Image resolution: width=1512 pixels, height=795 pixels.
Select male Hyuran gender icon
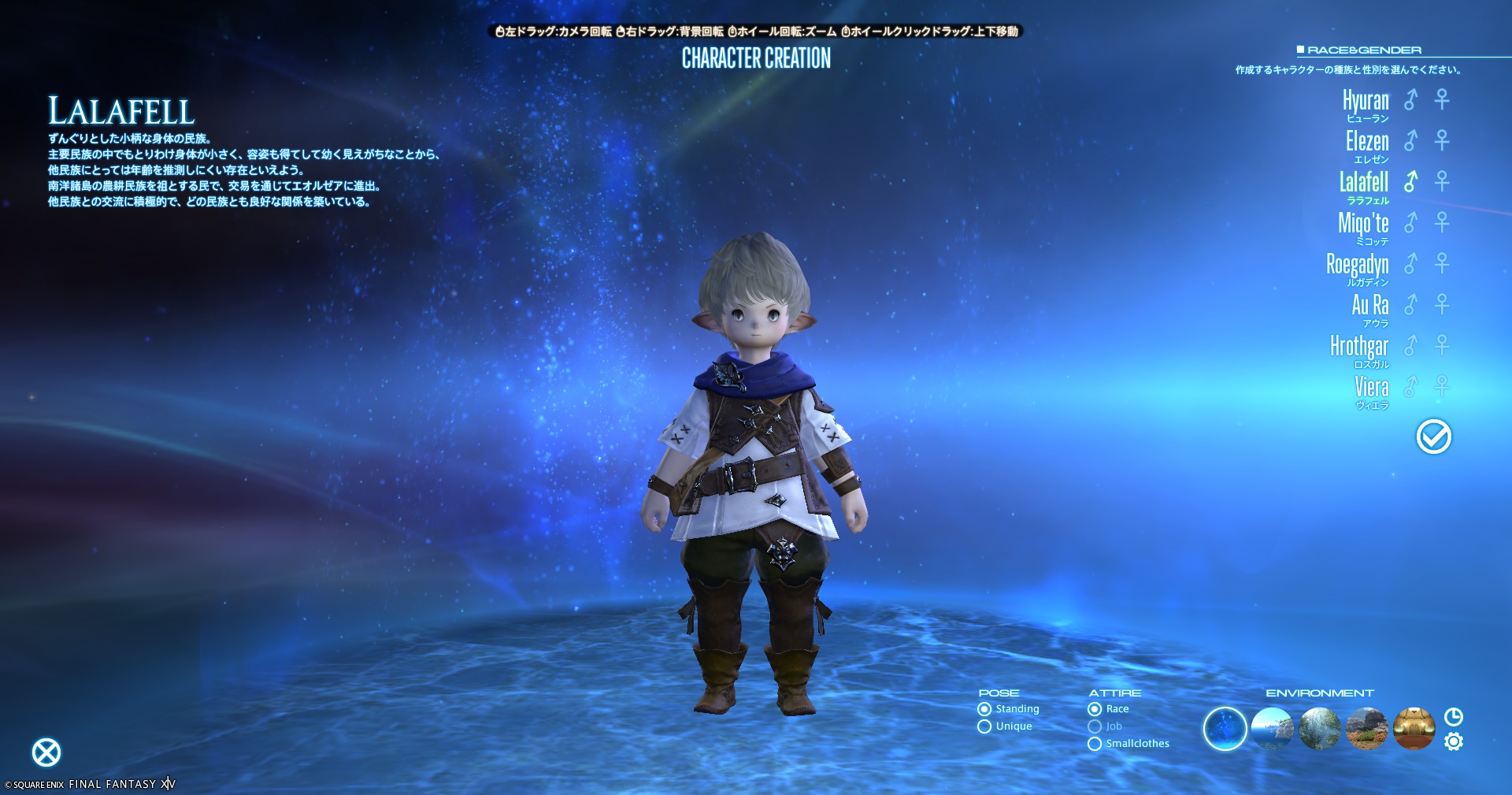(1410, 99)
